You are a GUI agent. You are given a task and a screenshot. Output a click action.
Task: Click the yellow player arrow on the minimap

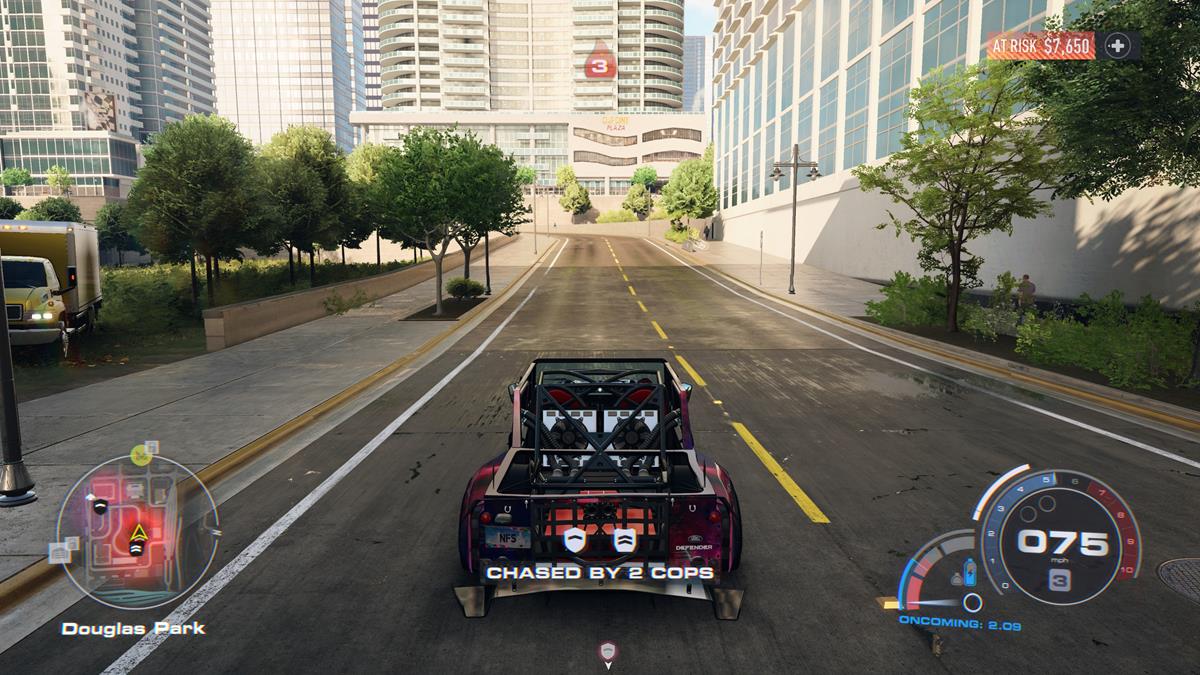(137, 533)
